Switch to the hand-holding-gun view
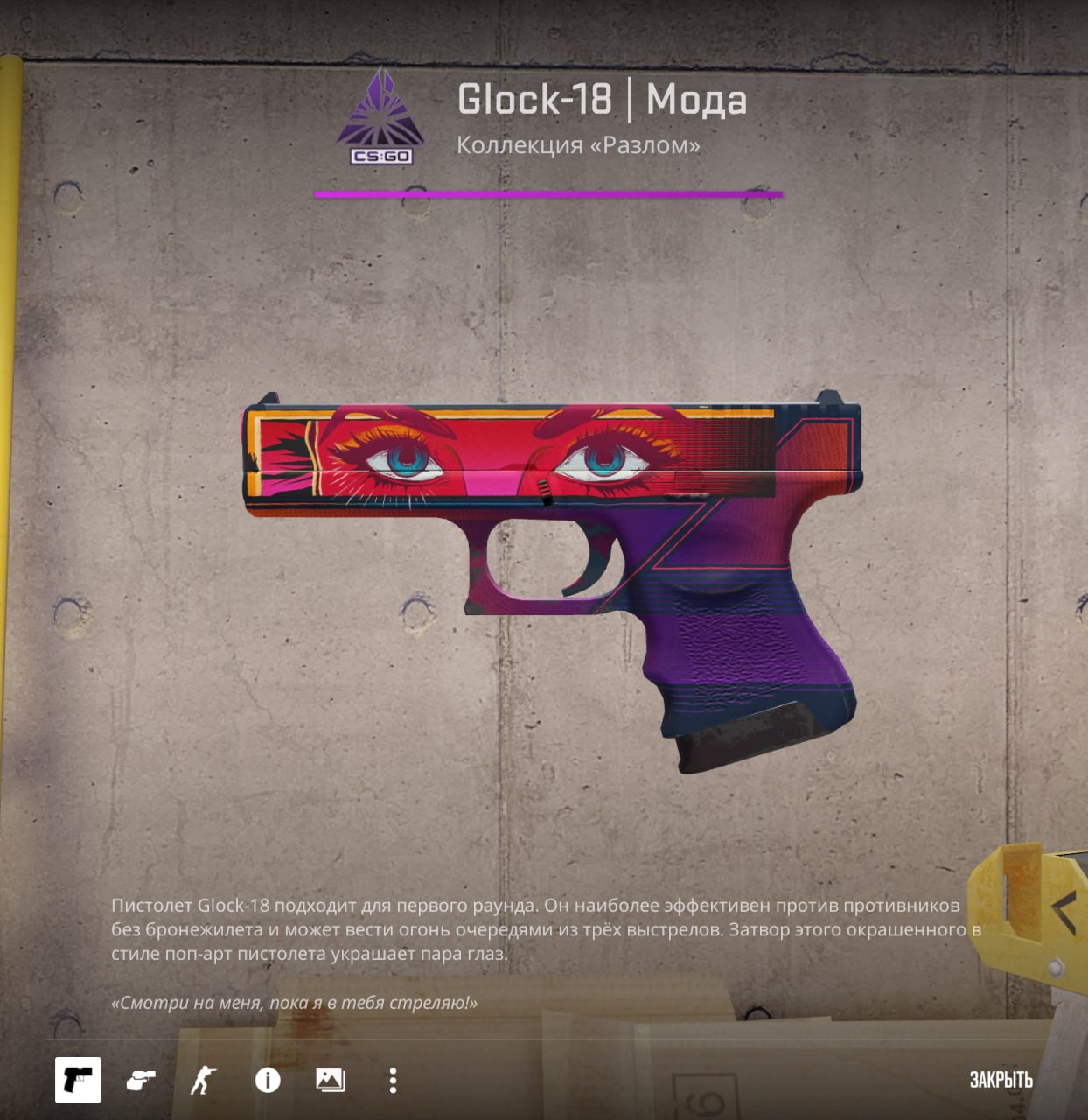 click(x=141, y=1081)
